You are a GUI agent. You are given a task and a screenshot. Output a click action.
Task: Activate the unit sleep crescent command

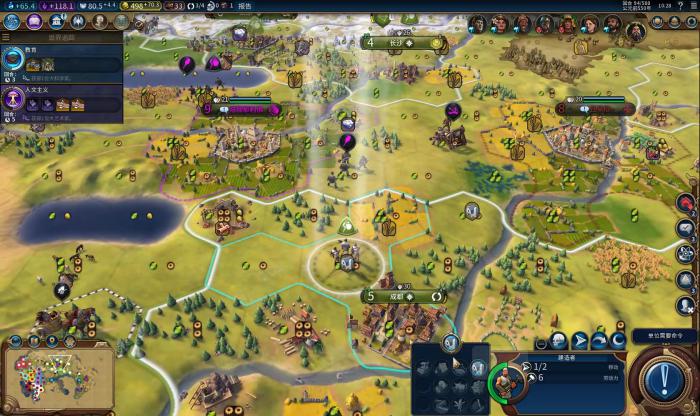point(620,342)
